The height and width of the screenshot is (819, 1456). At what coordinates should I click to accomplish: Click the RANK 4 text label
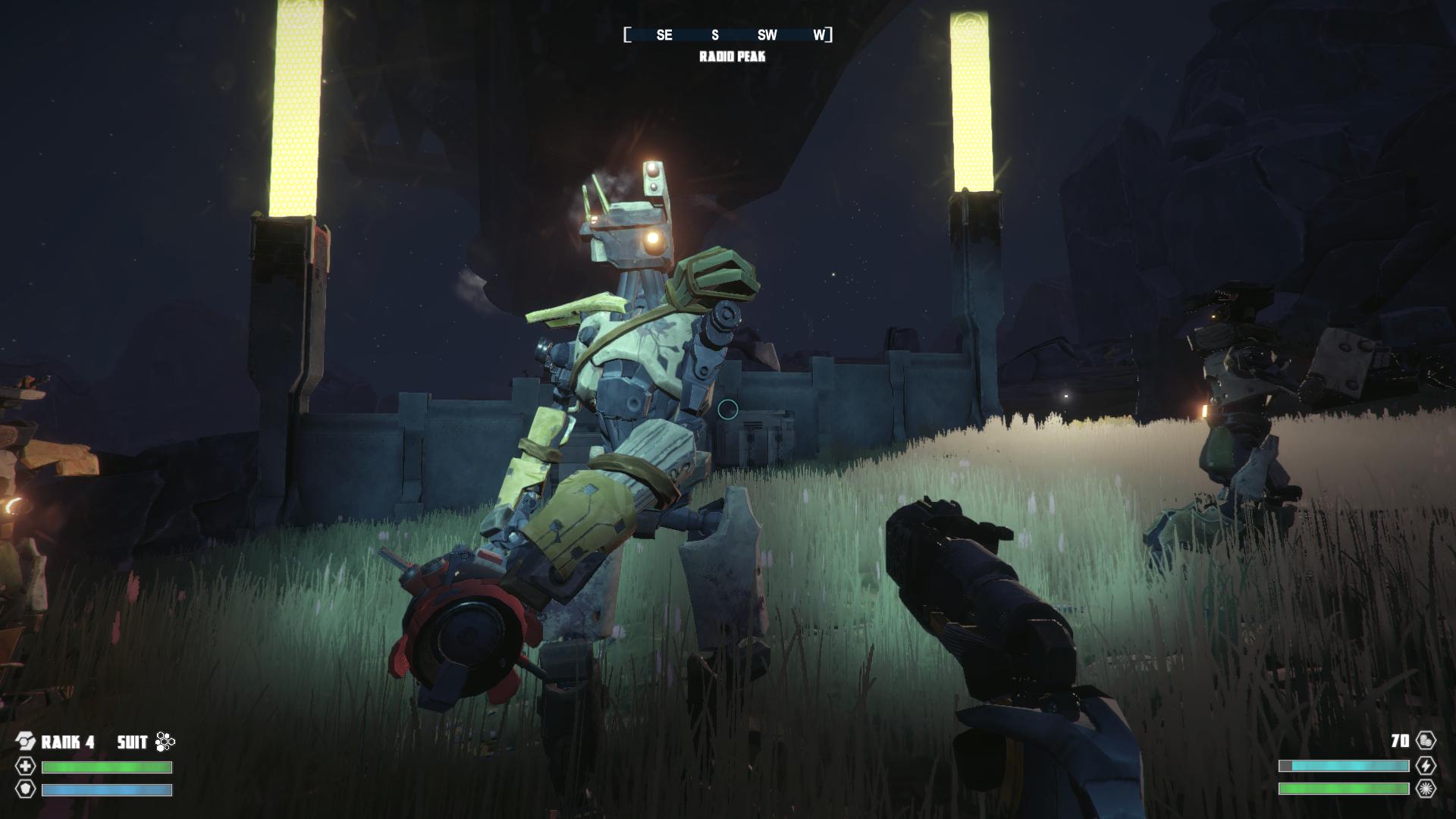[68, 742]
